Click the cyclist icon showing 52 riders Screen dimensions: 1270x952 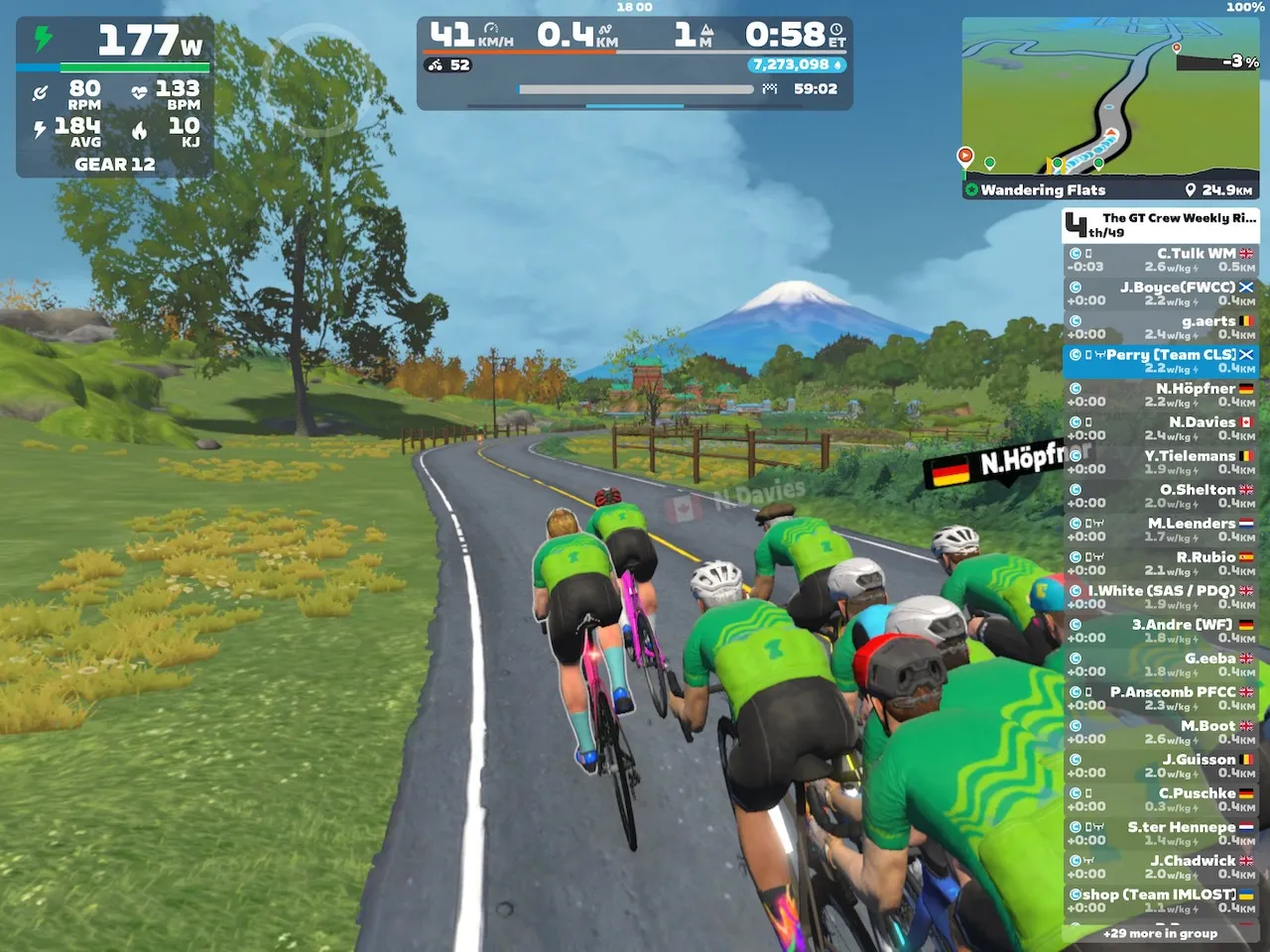[435, 64]
